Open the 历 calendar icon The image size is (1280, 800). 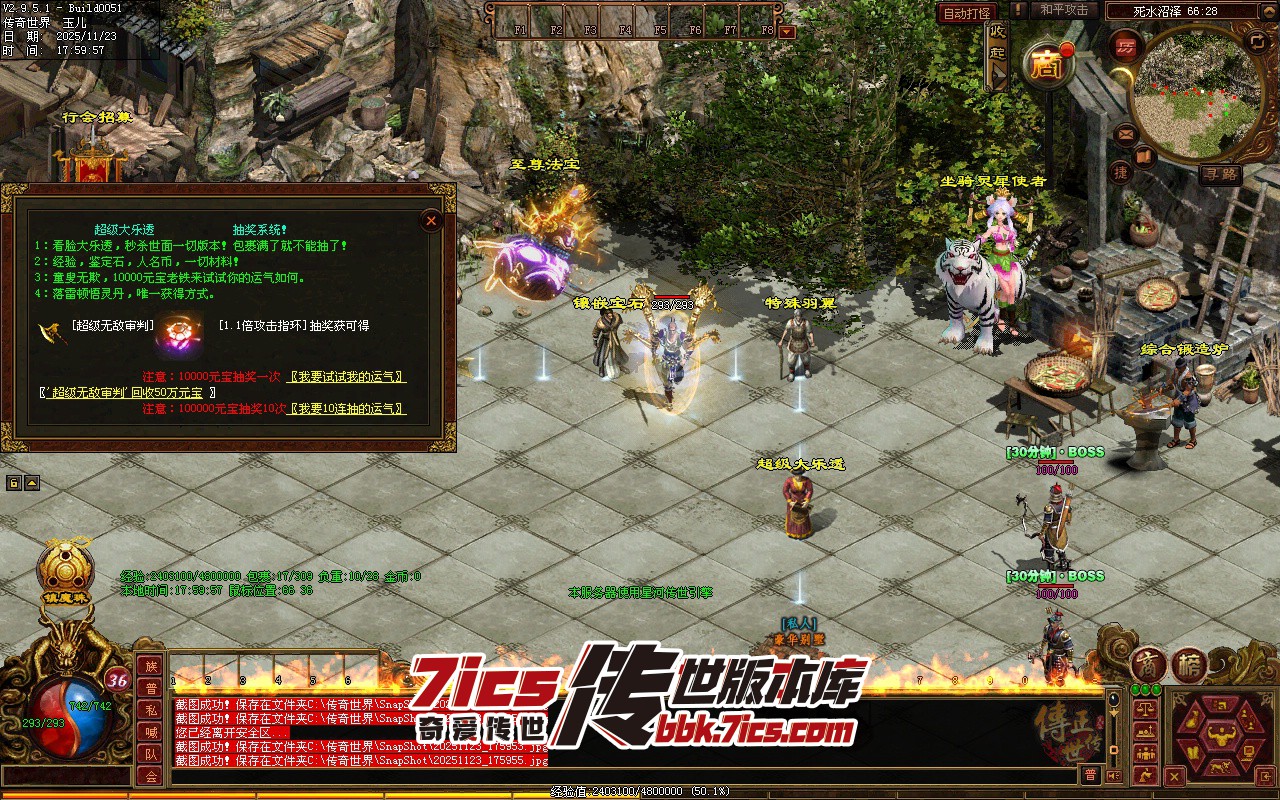pyautogui.click(x=1126, y=47)
